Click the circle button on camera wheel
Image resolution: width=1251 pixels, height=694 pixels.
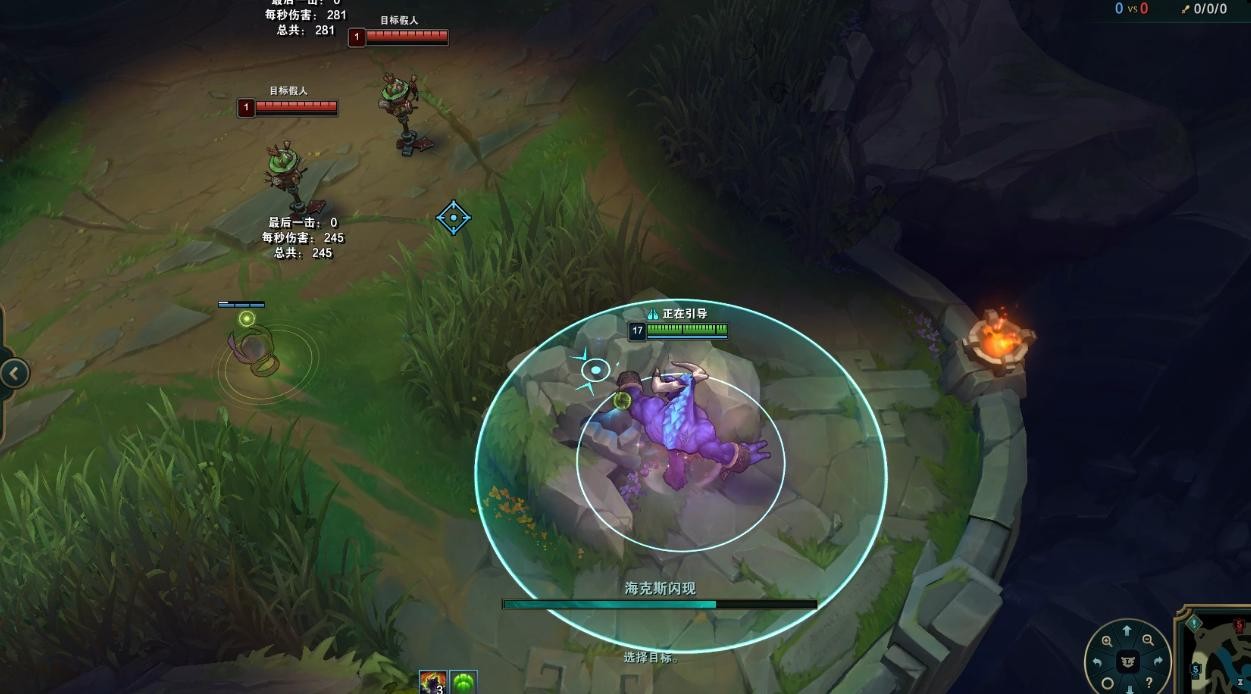(1107, 683)
